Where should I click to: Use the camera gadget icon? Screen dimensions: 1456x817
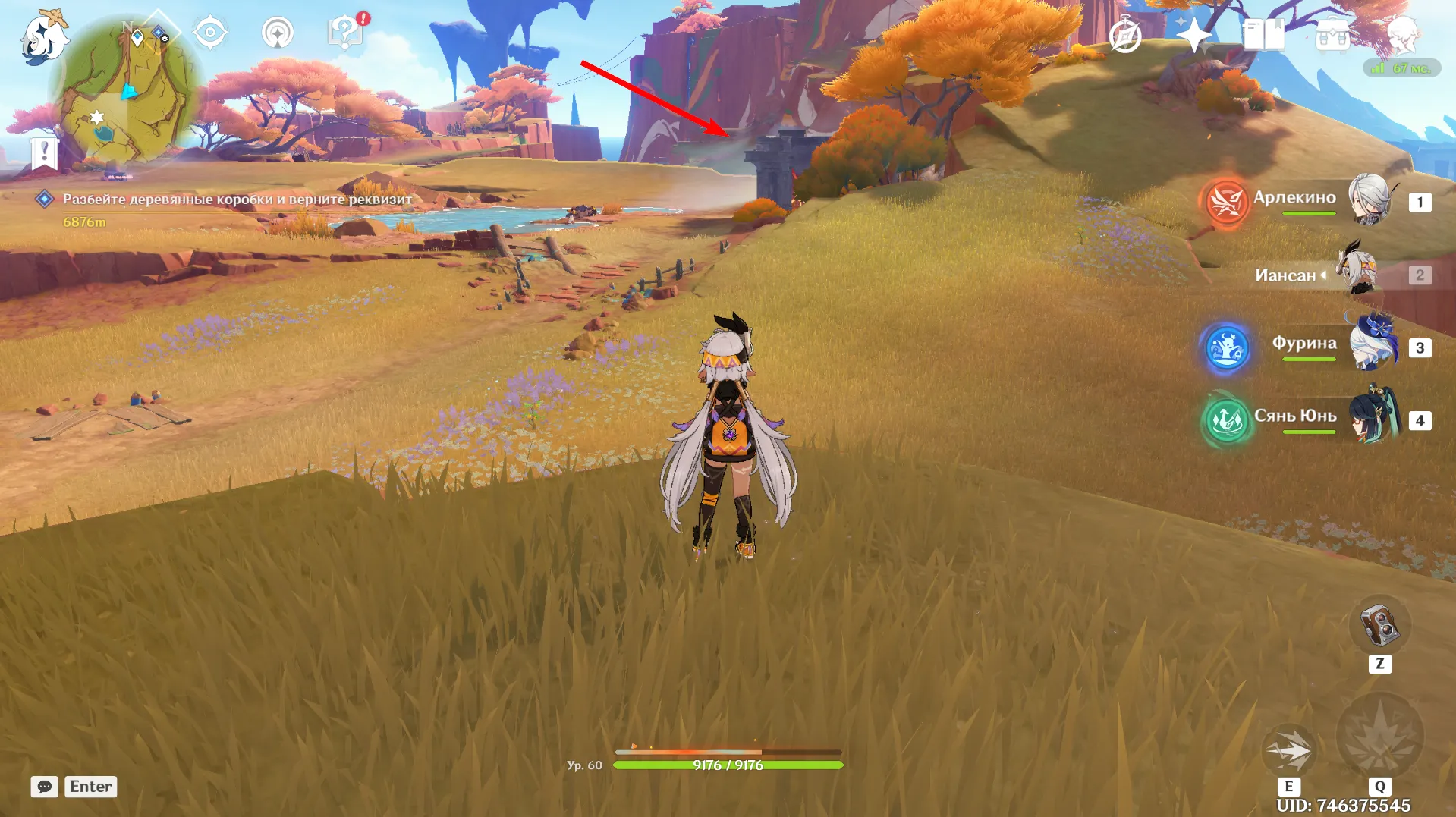(x=1379, y=626)
